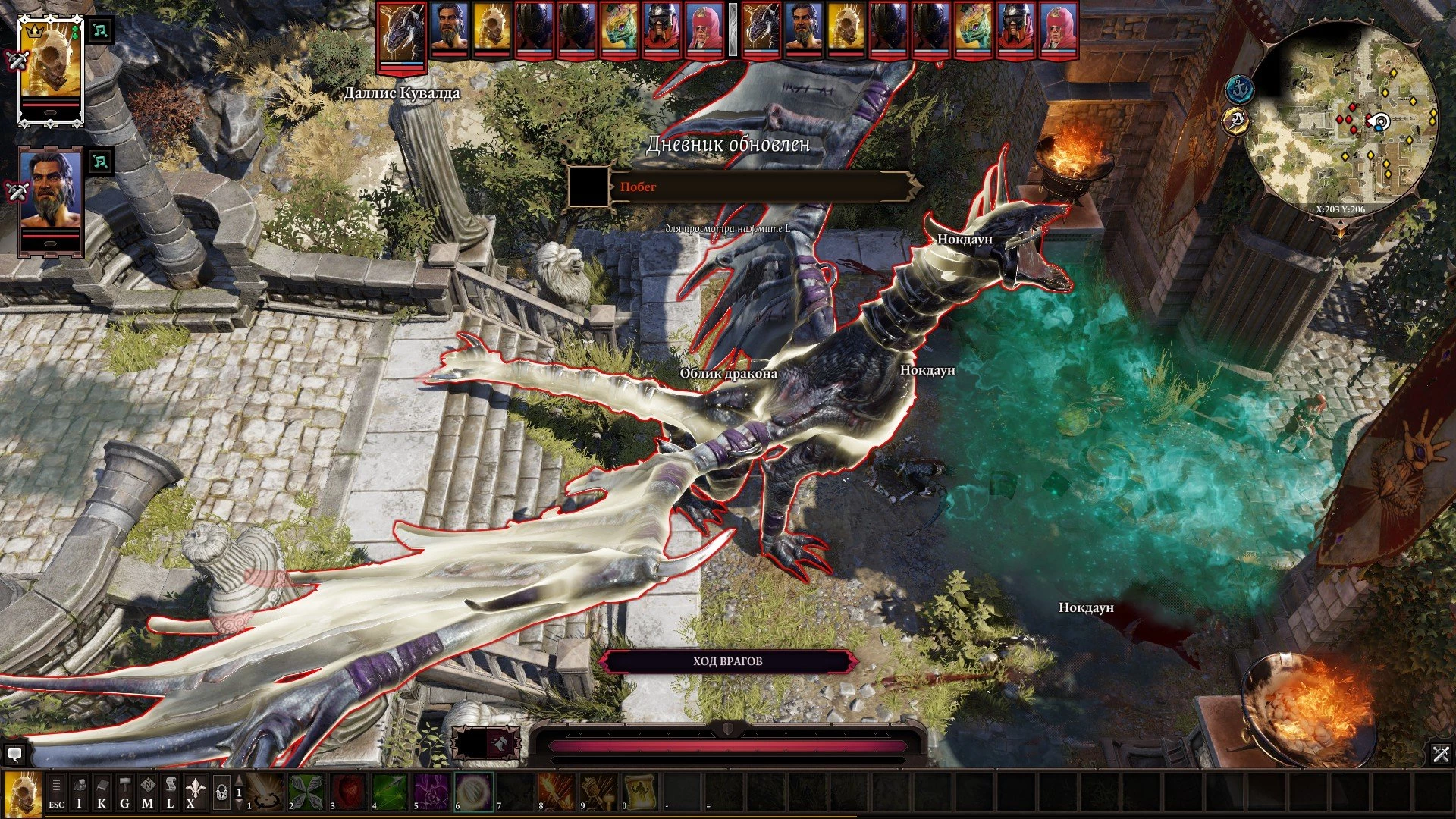Open the blue anchor waypoint button
This screenshot has height=819, width=1456.
point(1239,89)
